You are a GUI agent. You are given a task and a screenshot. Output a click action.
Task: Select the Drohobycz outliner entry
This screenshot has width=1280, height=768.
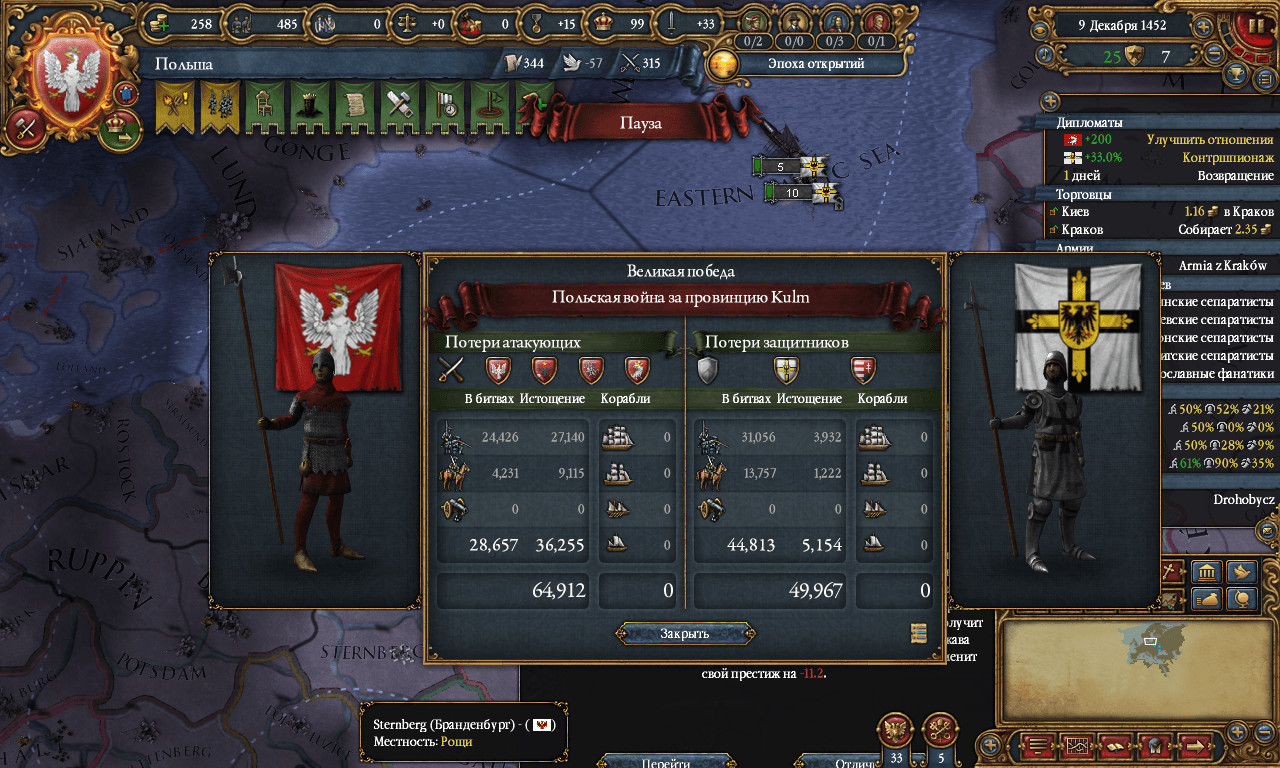(1240, 499)
